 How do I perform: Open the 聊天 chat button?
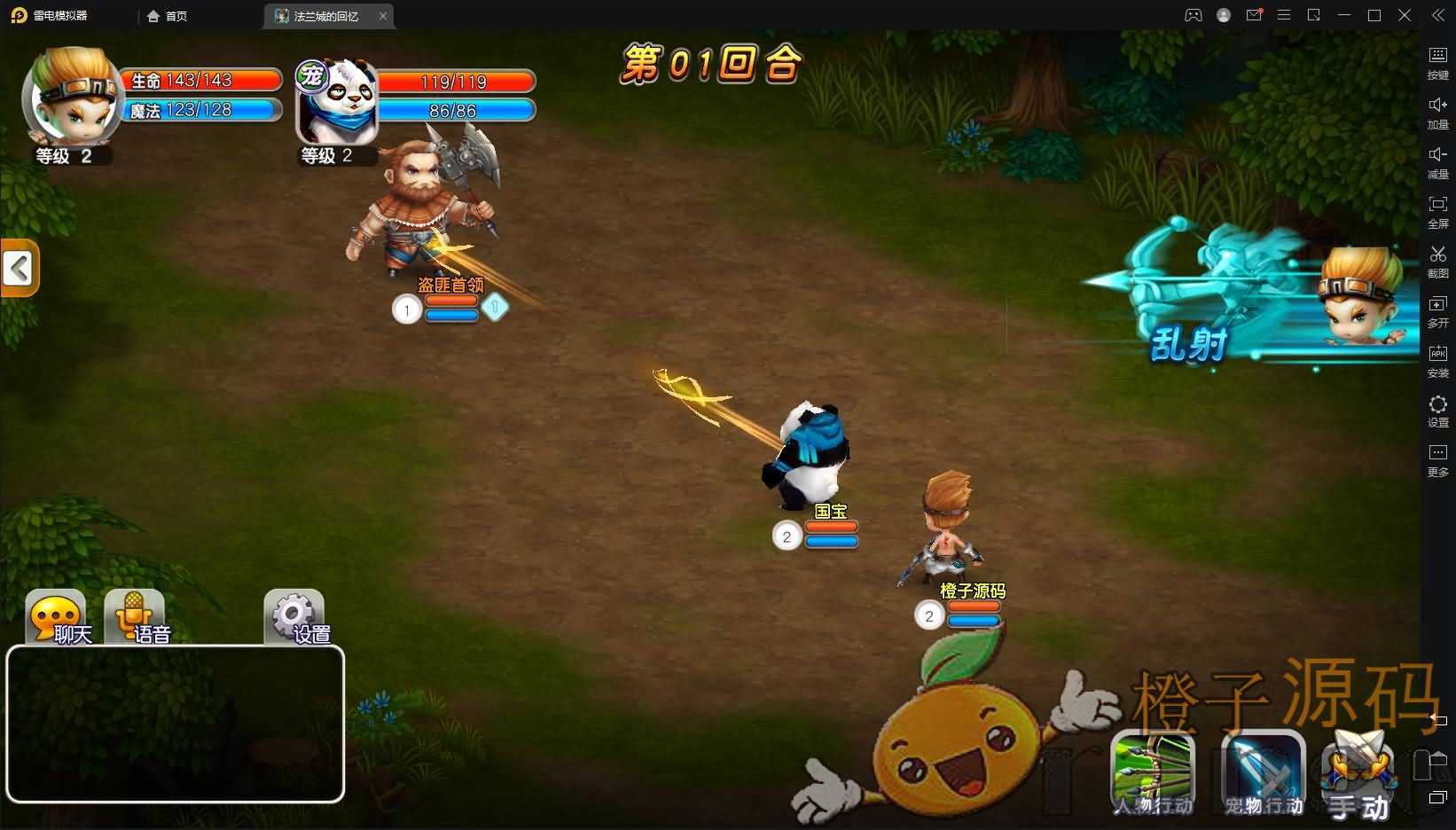click(x=58, y=617)
